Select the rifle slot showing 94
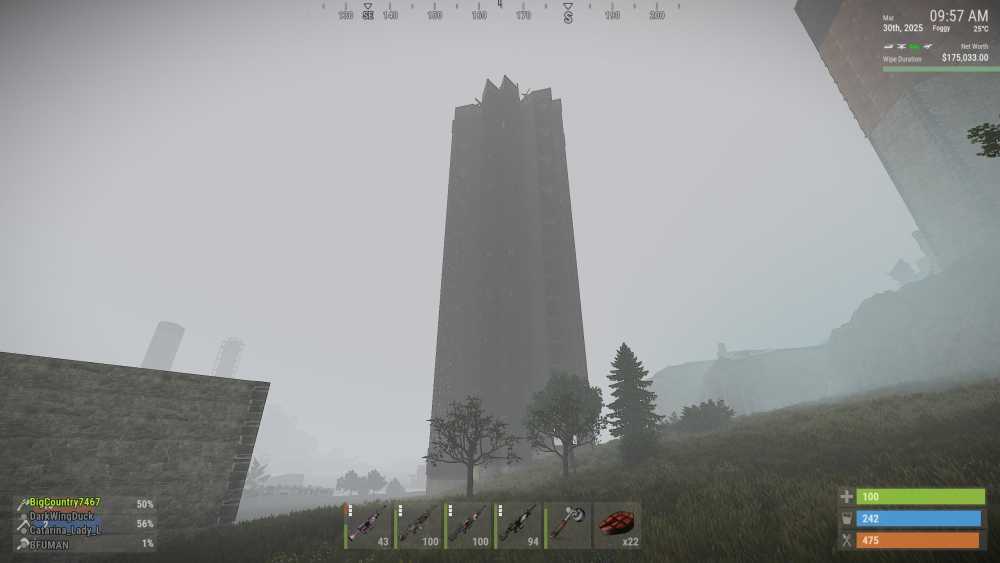Screen dimensions: 1000x563 [x=518, y=525]
